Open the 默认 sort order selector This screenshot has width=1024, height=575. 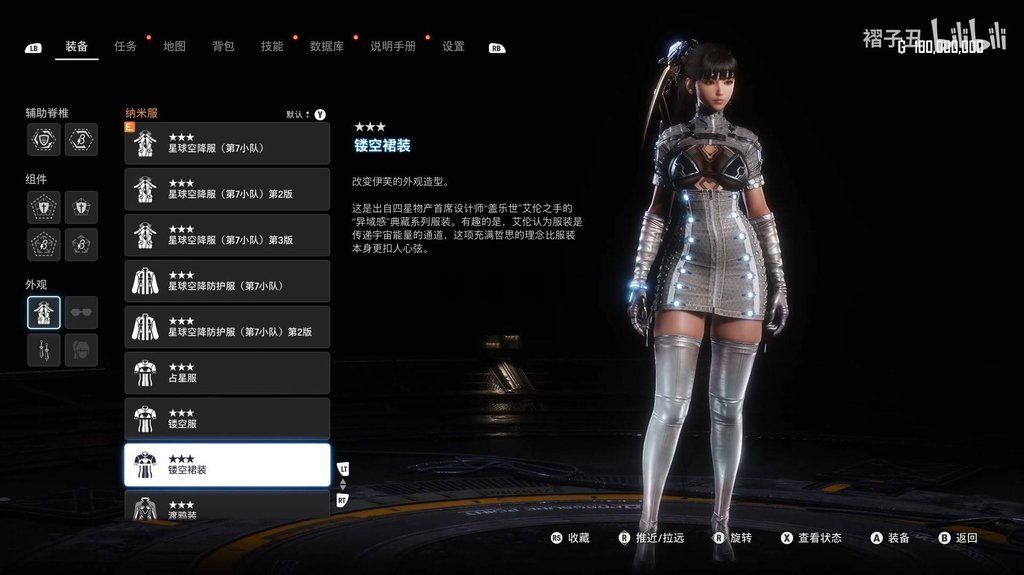coord(305,114)
